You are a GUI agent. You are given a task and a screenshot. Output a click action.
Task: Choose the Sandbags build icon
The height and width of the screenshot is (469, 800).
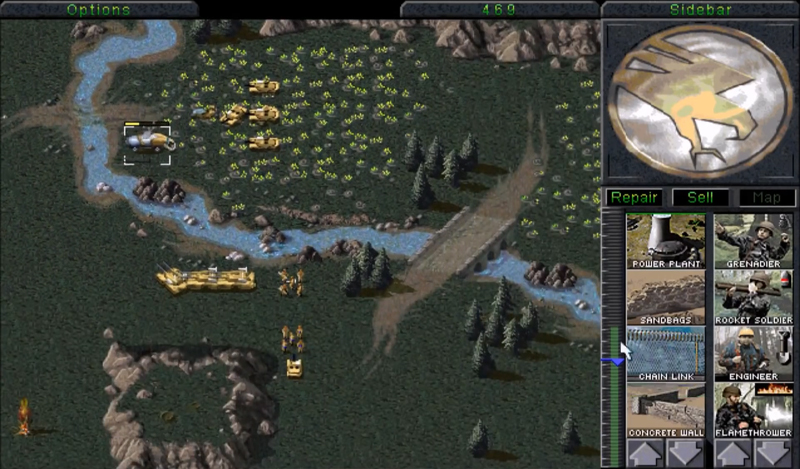pos(666,297)
